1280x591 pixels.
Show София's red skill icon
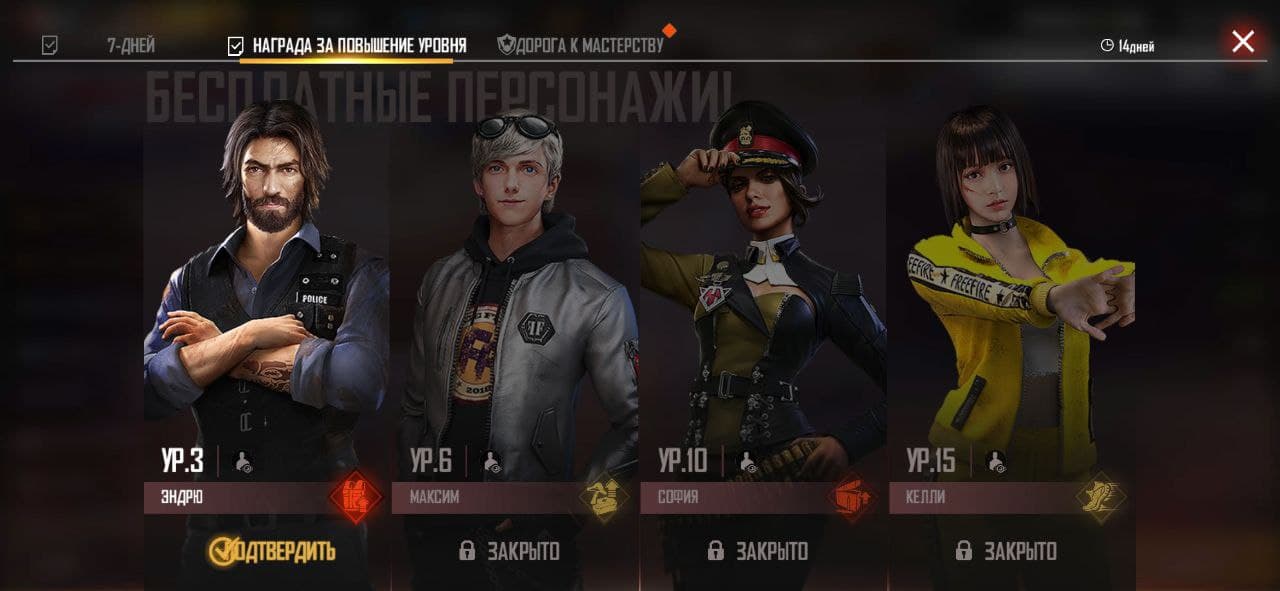tap(852, 497)
